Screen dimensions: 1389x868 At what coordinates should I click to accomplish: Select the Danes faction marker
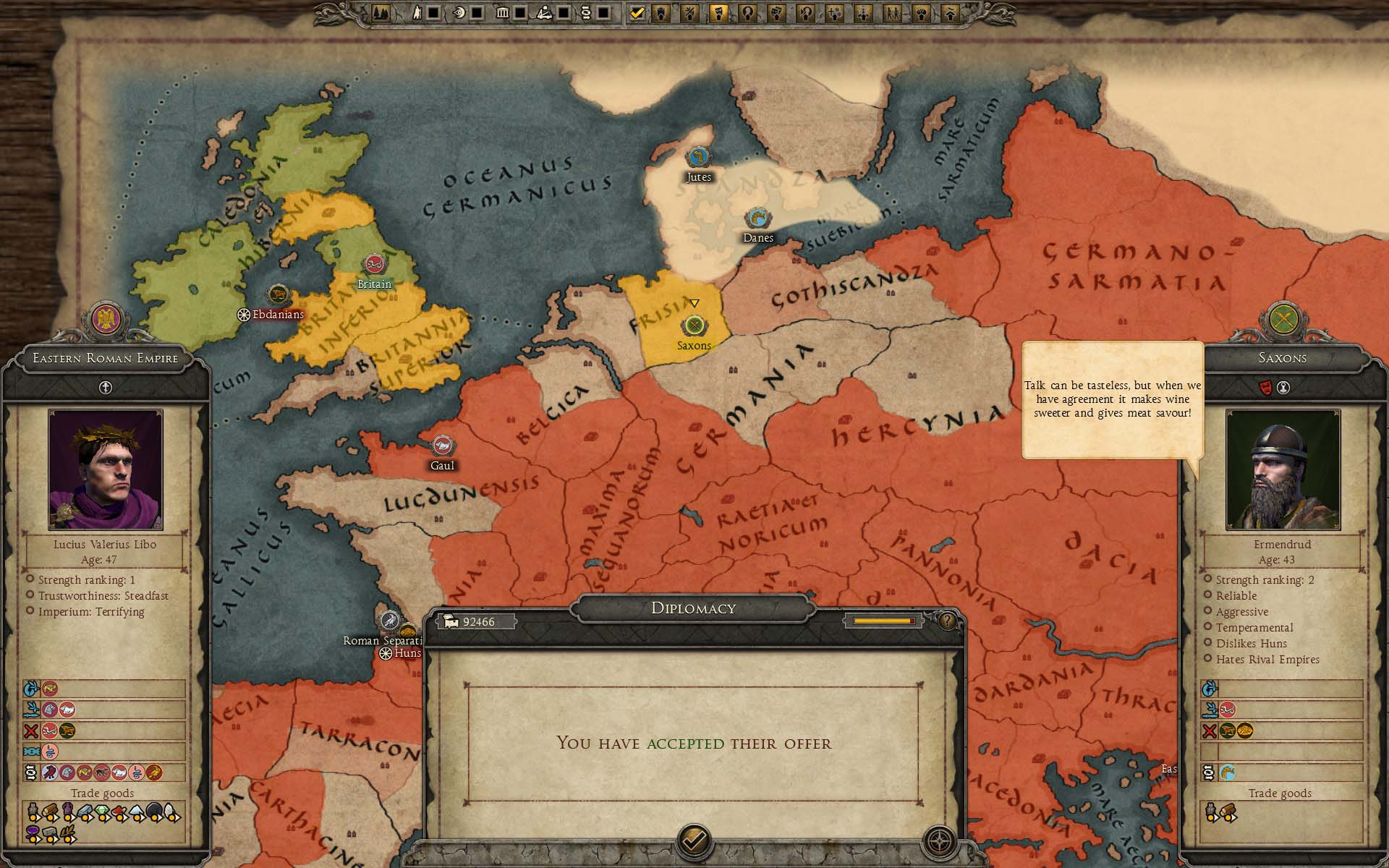pos(757,218)
